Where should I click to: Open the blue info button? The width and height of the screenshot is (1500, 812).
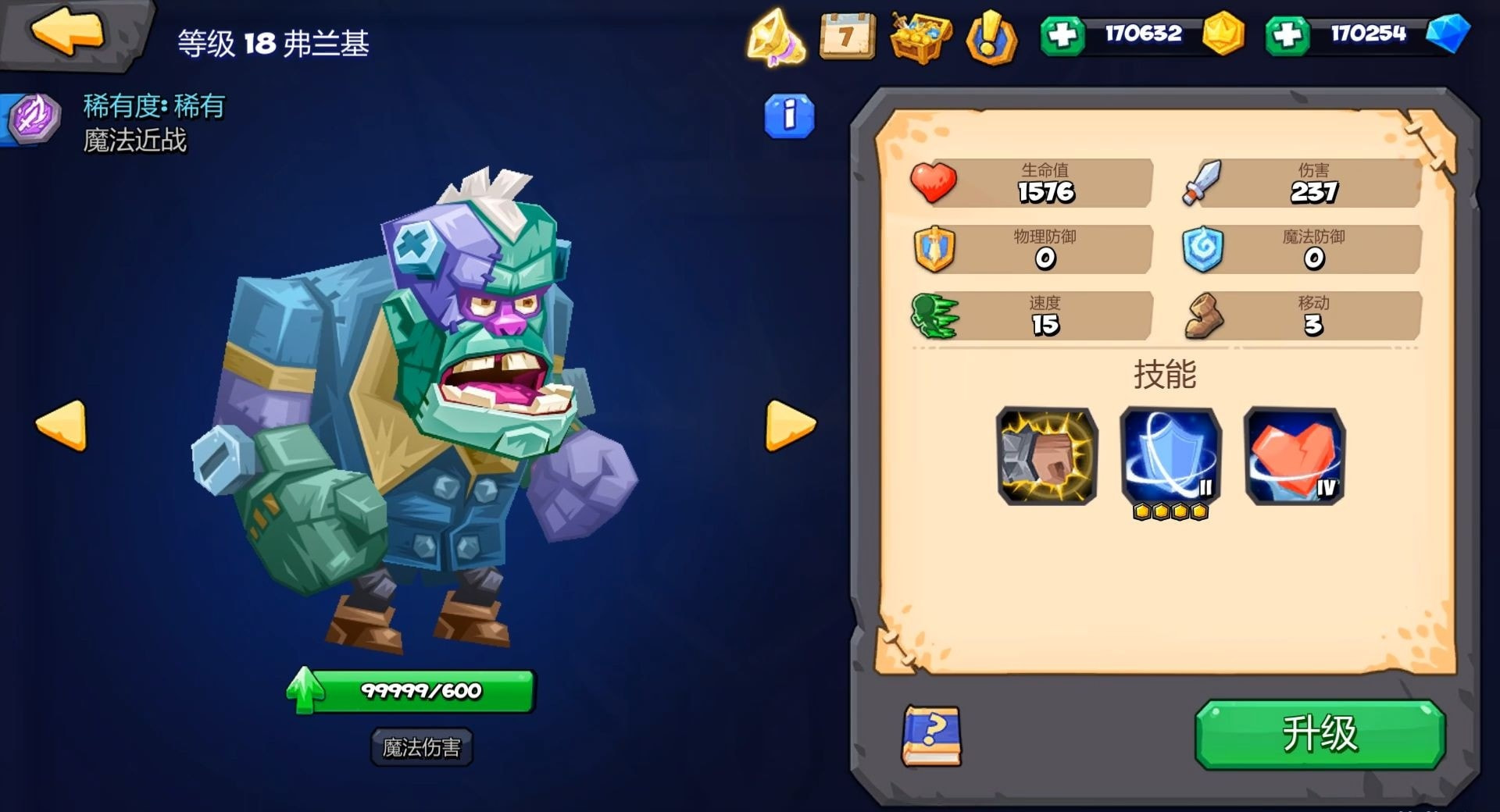(789, 117)
